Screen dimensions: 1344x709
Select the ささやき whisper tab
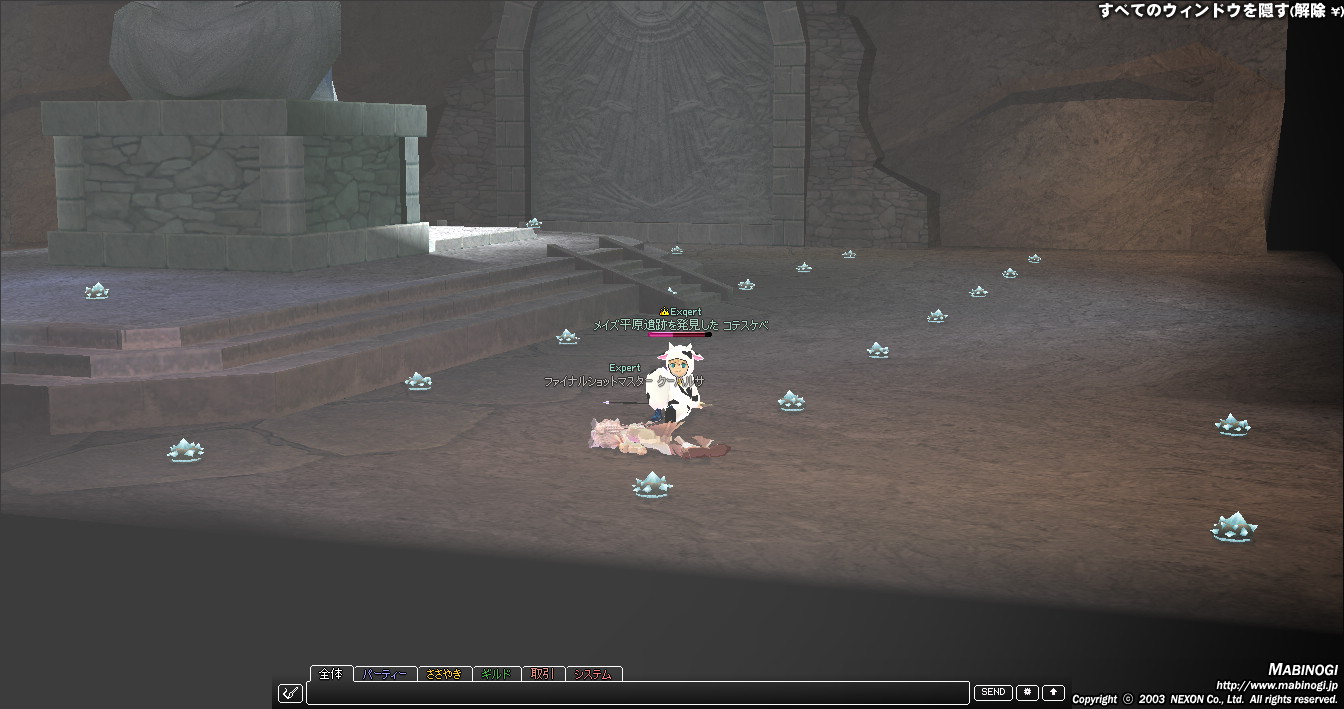pos(443,675)
